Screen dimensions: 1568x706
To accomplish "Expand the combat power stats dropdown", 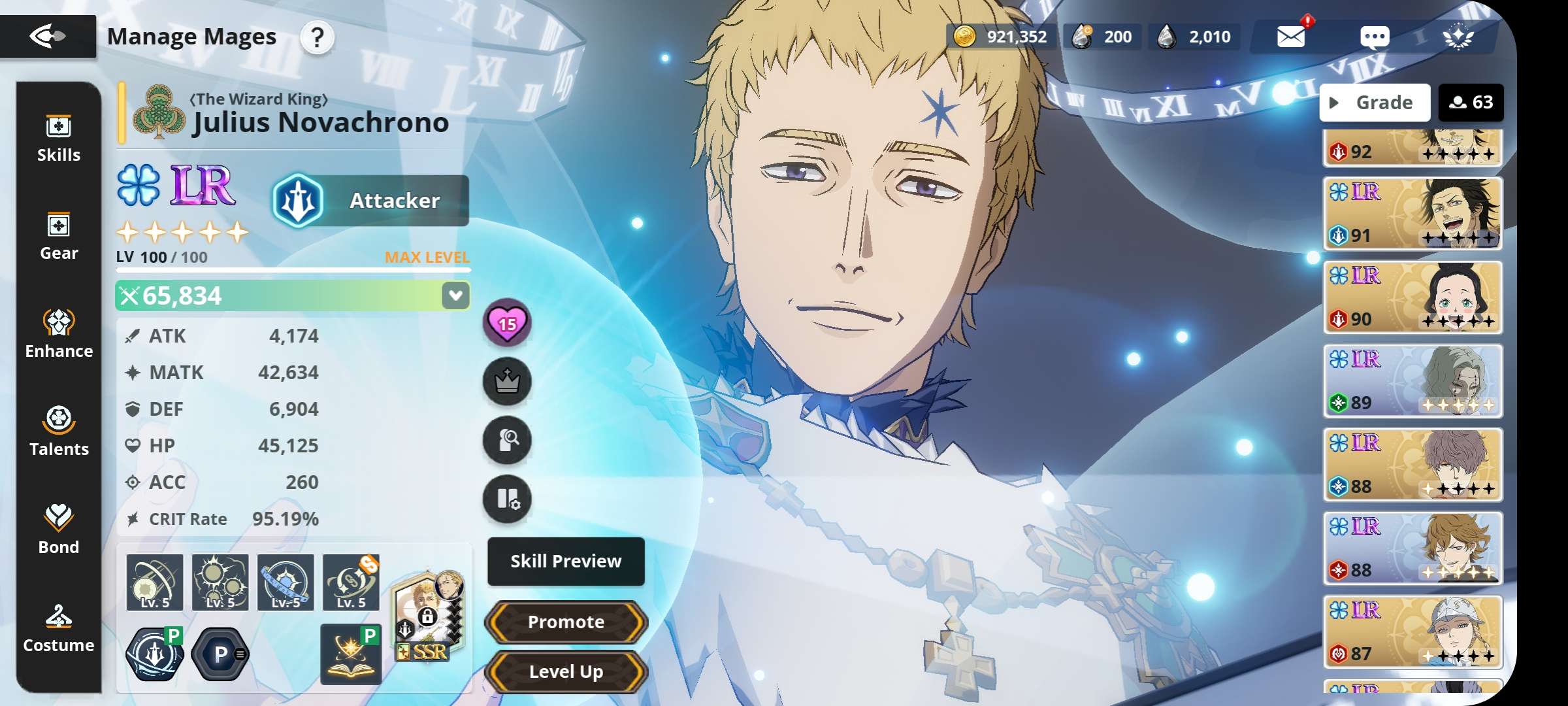I will [455, 295].
